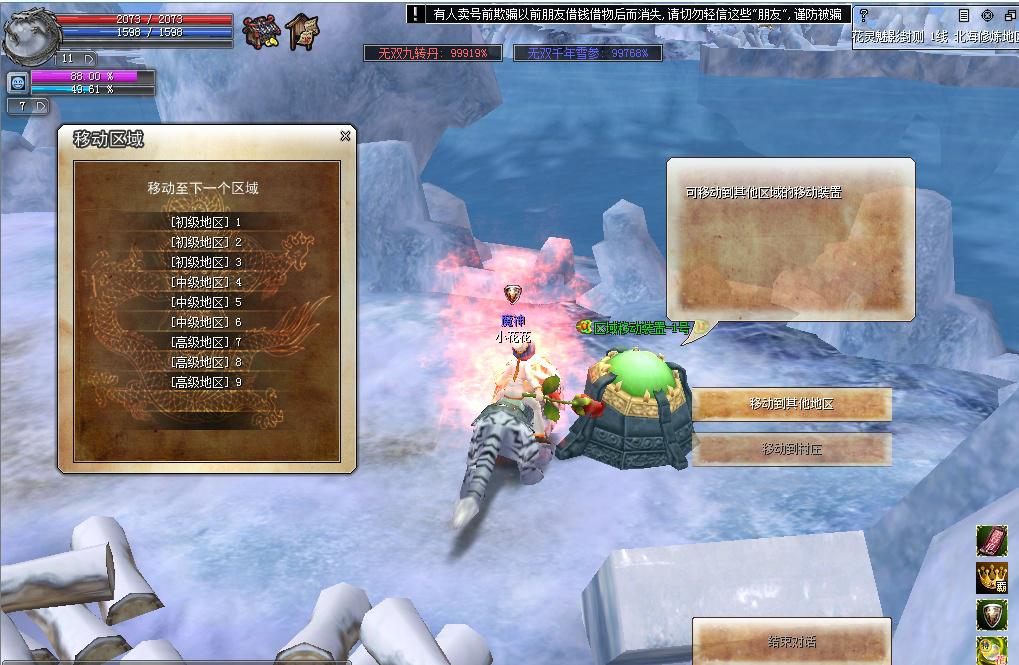The height and width of the screenshot is (665, 1019).
Task: Choose [初级地区] 2 destination
Action: click(x=206, y=242)
